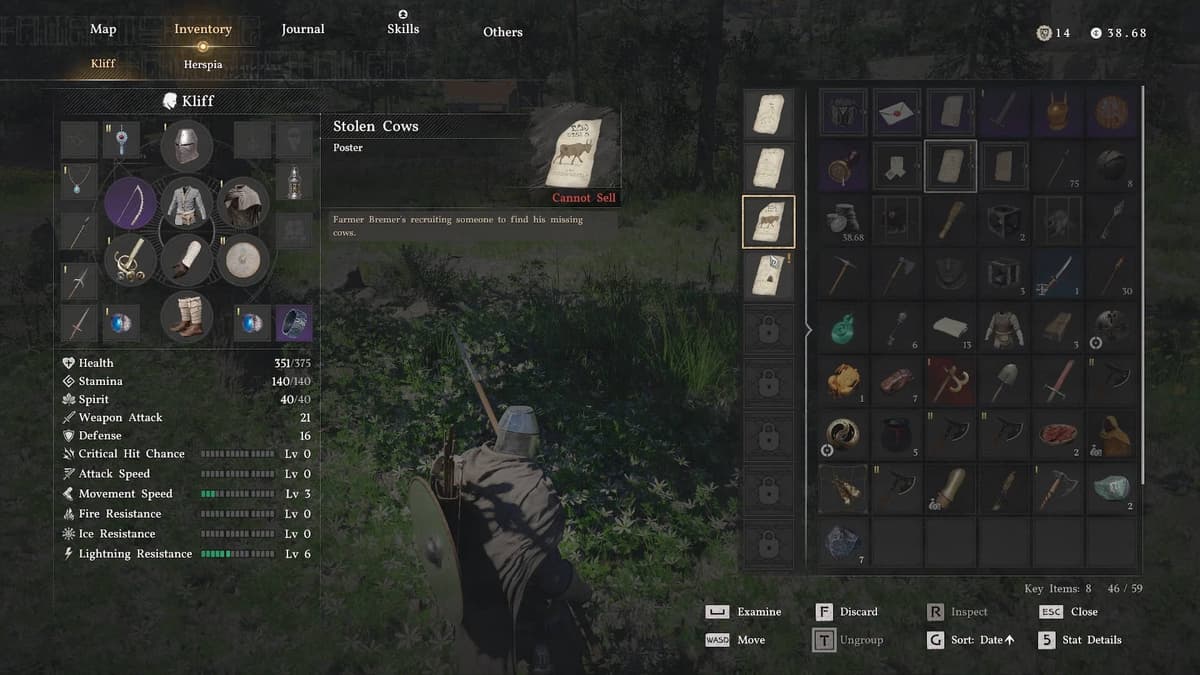This screenshot has height=675, width=1200.
Task: Switch to Herspia's inventory
Action: point(203,64)
